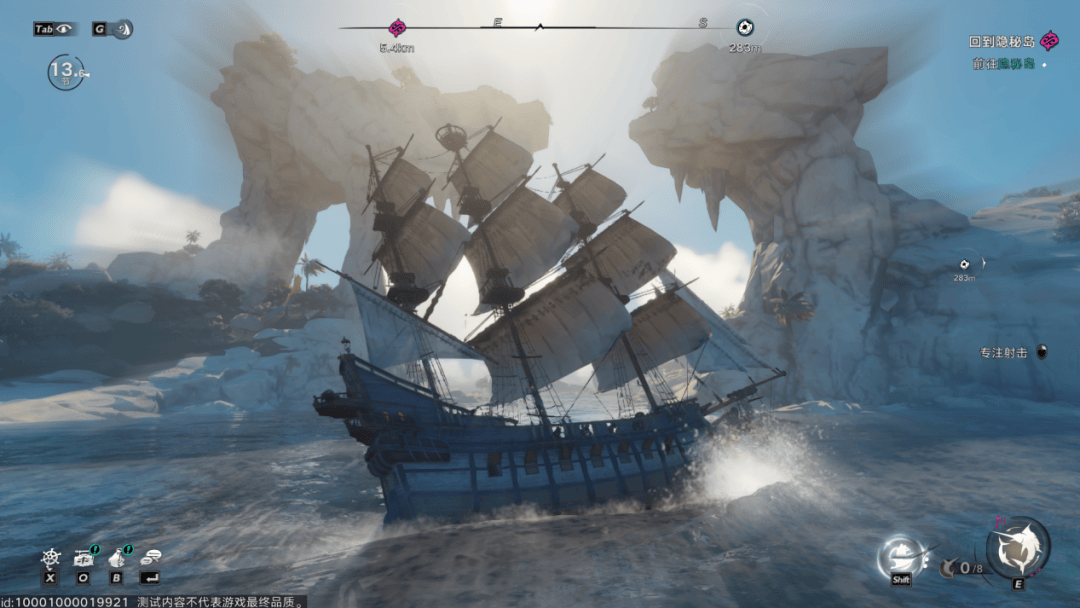1080x608 pixels.
Task: Activate the ship dash skill icon
Action: click(898, 555)
